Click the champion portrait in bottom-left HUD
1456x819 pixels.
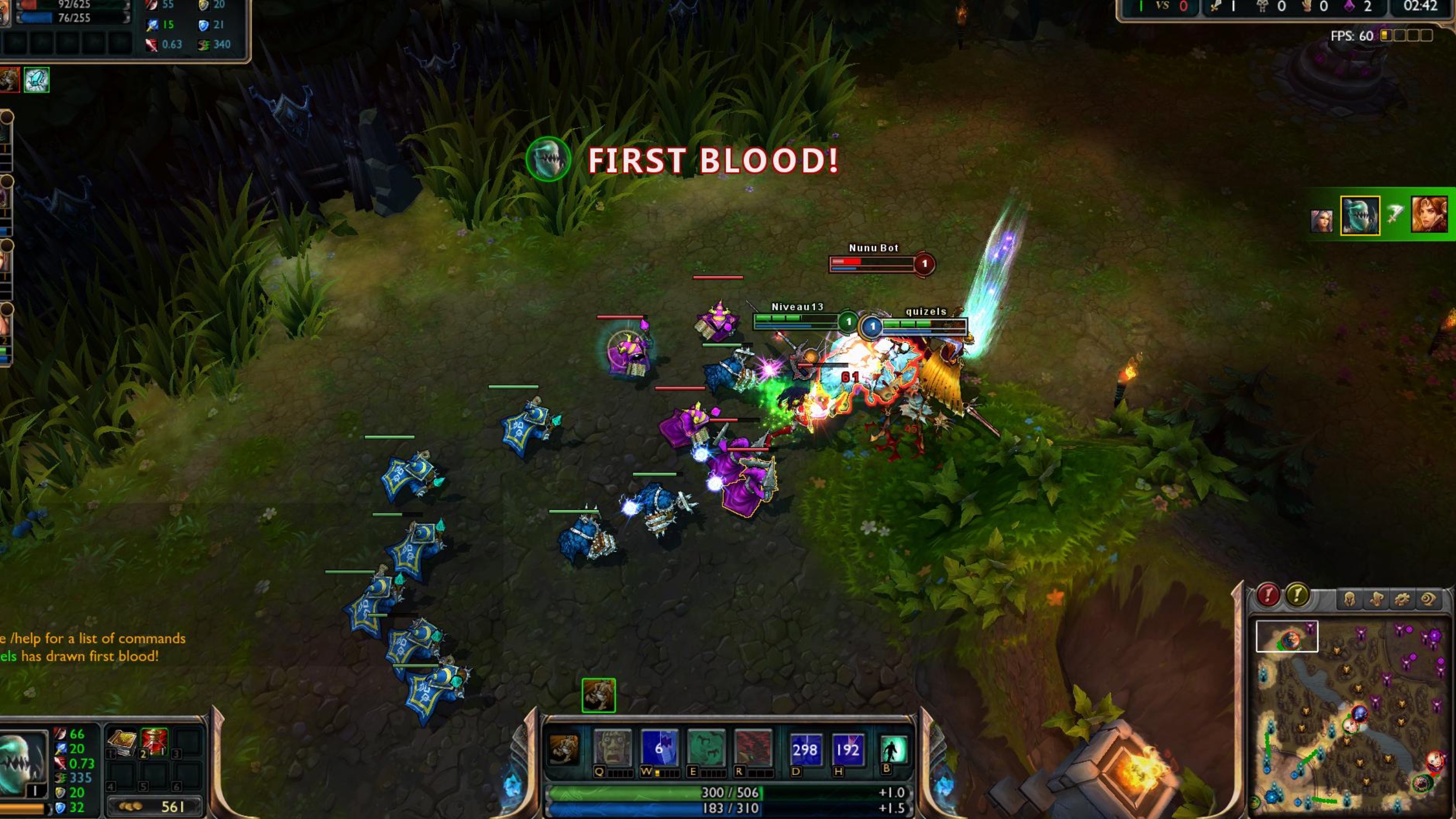pos(23,763)
